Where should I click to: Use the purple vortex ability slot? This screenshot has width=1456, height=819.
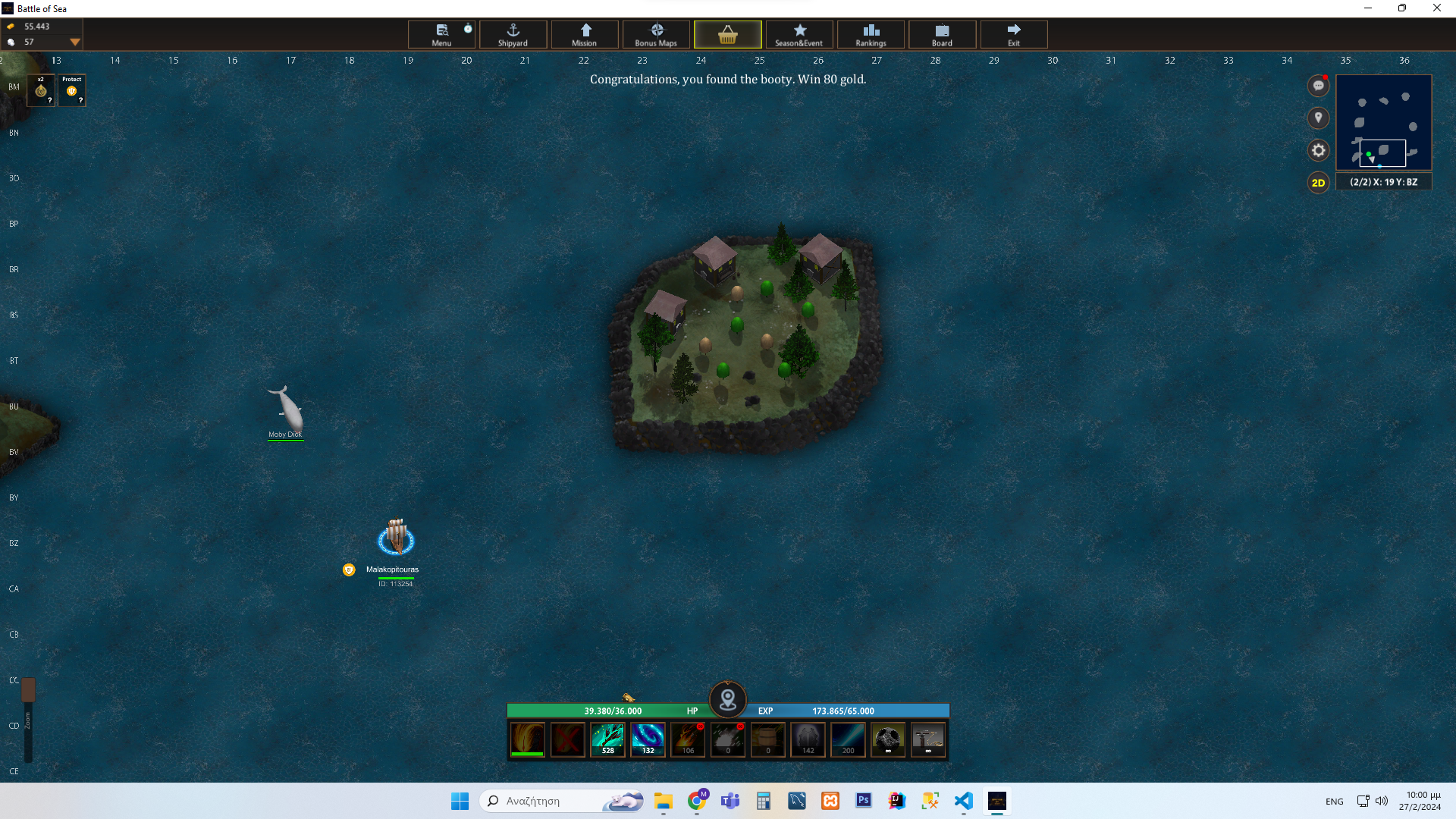click(648, 739)
